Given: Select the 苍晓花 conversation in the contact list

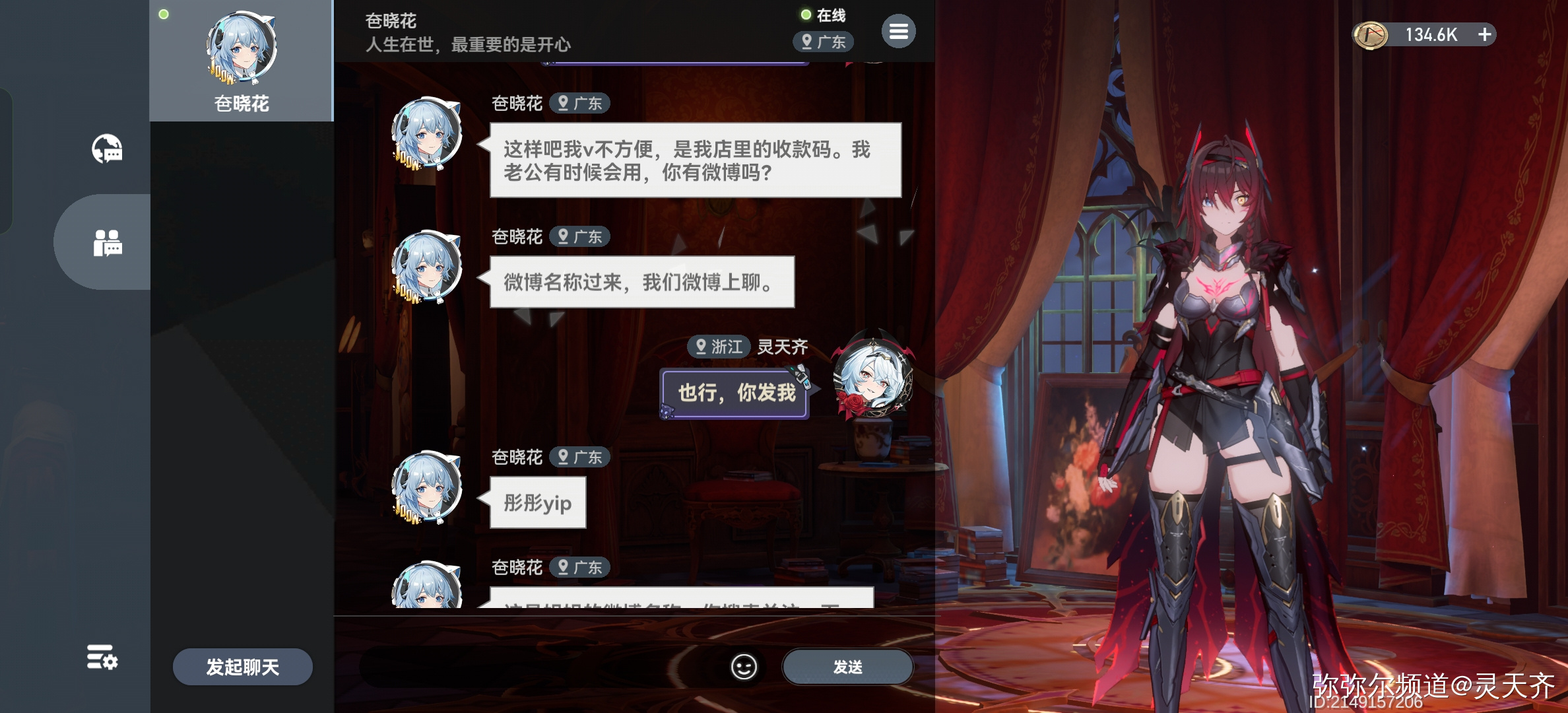Looking at the screenshot, I should click(x=241, y=61).
